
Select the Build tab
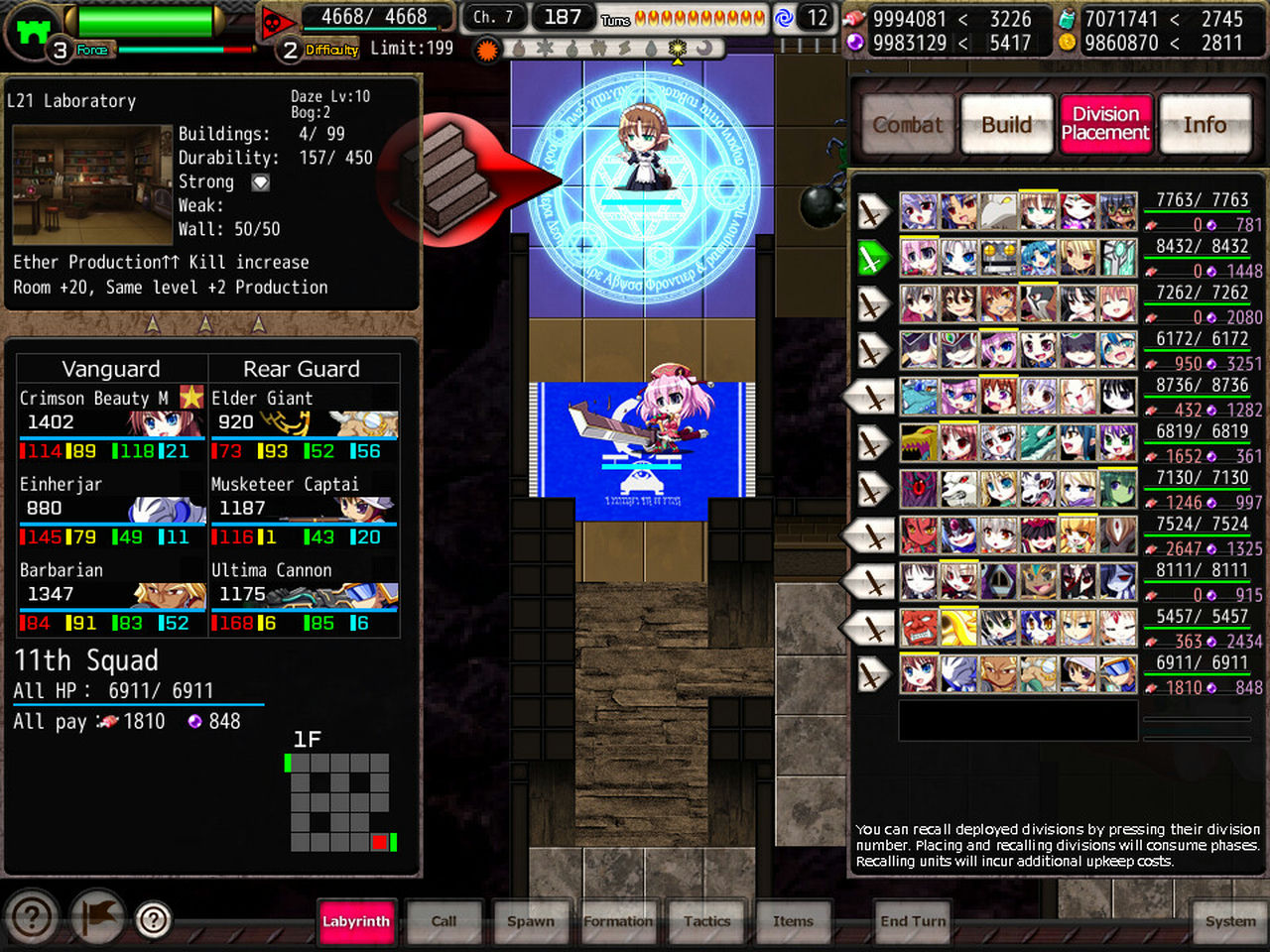pyautogui.click(x=1006, y=125)
